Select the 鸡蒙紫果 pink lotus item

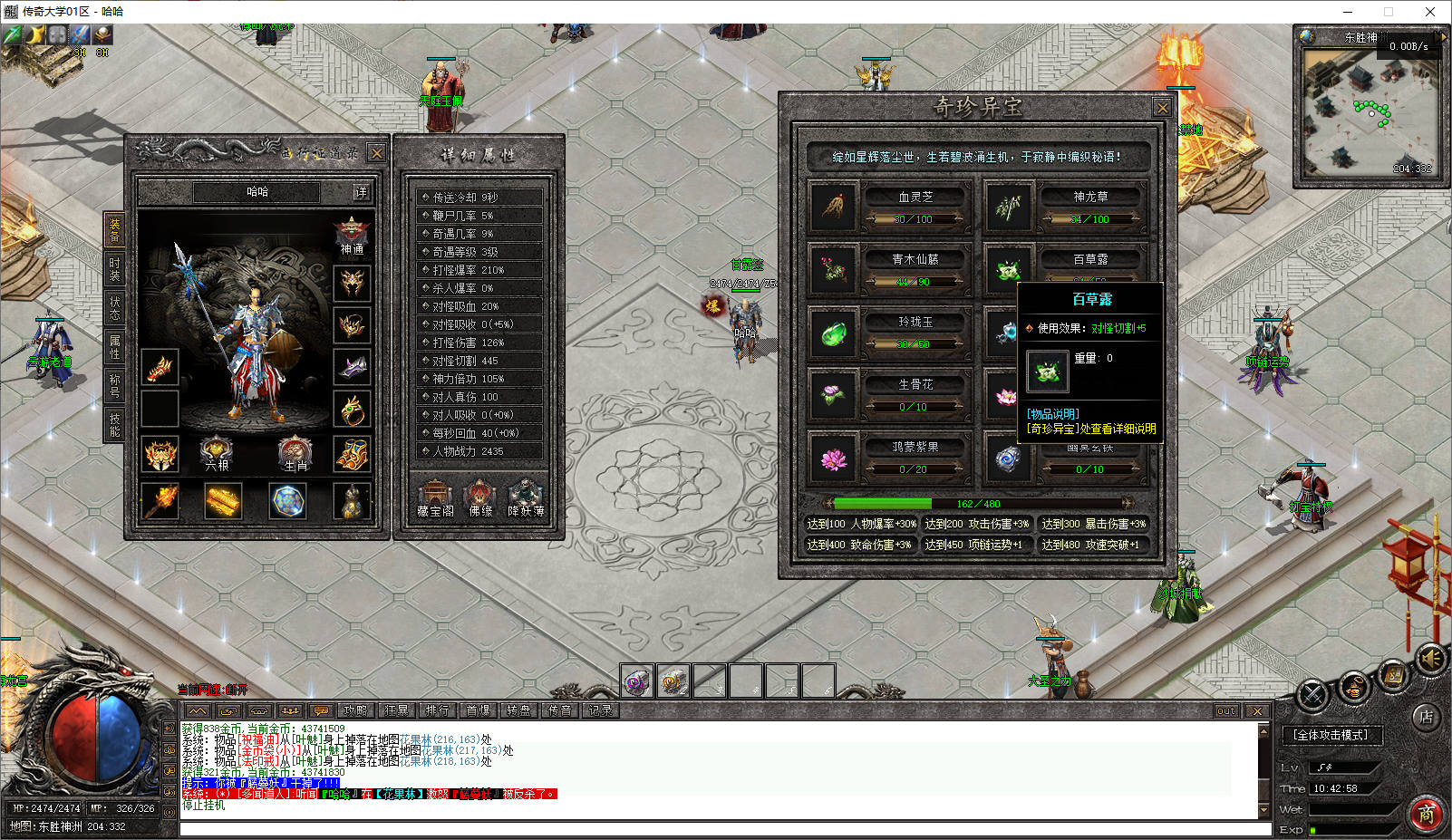(x=833, y=458)
